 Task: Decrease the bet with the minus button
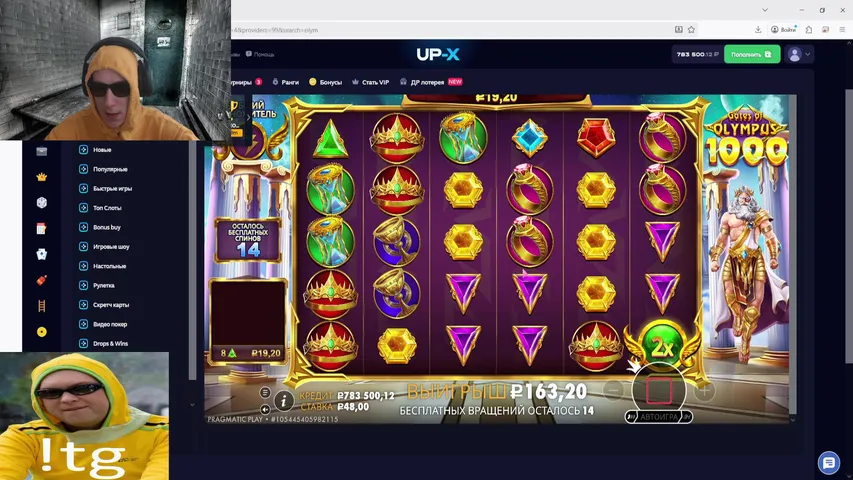pyautogui.click(x=614, y=390)
